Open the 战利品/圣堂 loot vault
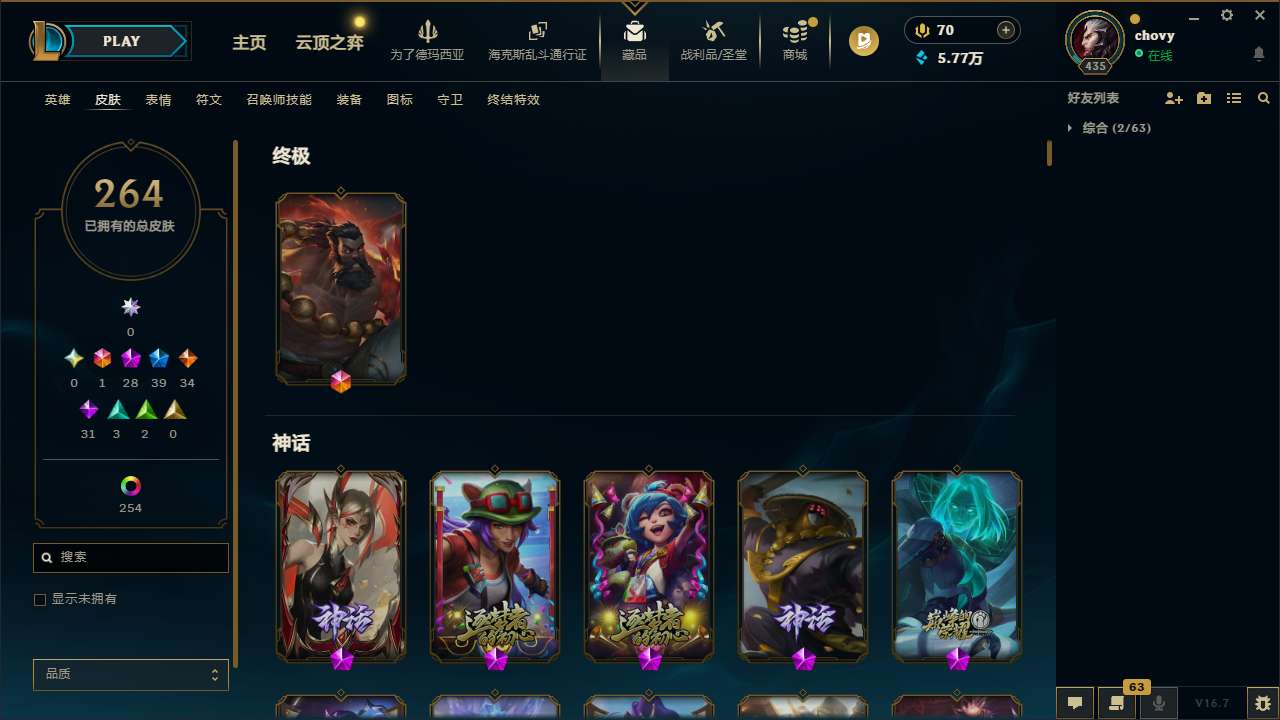 pyautogui.click(x=713, y=40)
